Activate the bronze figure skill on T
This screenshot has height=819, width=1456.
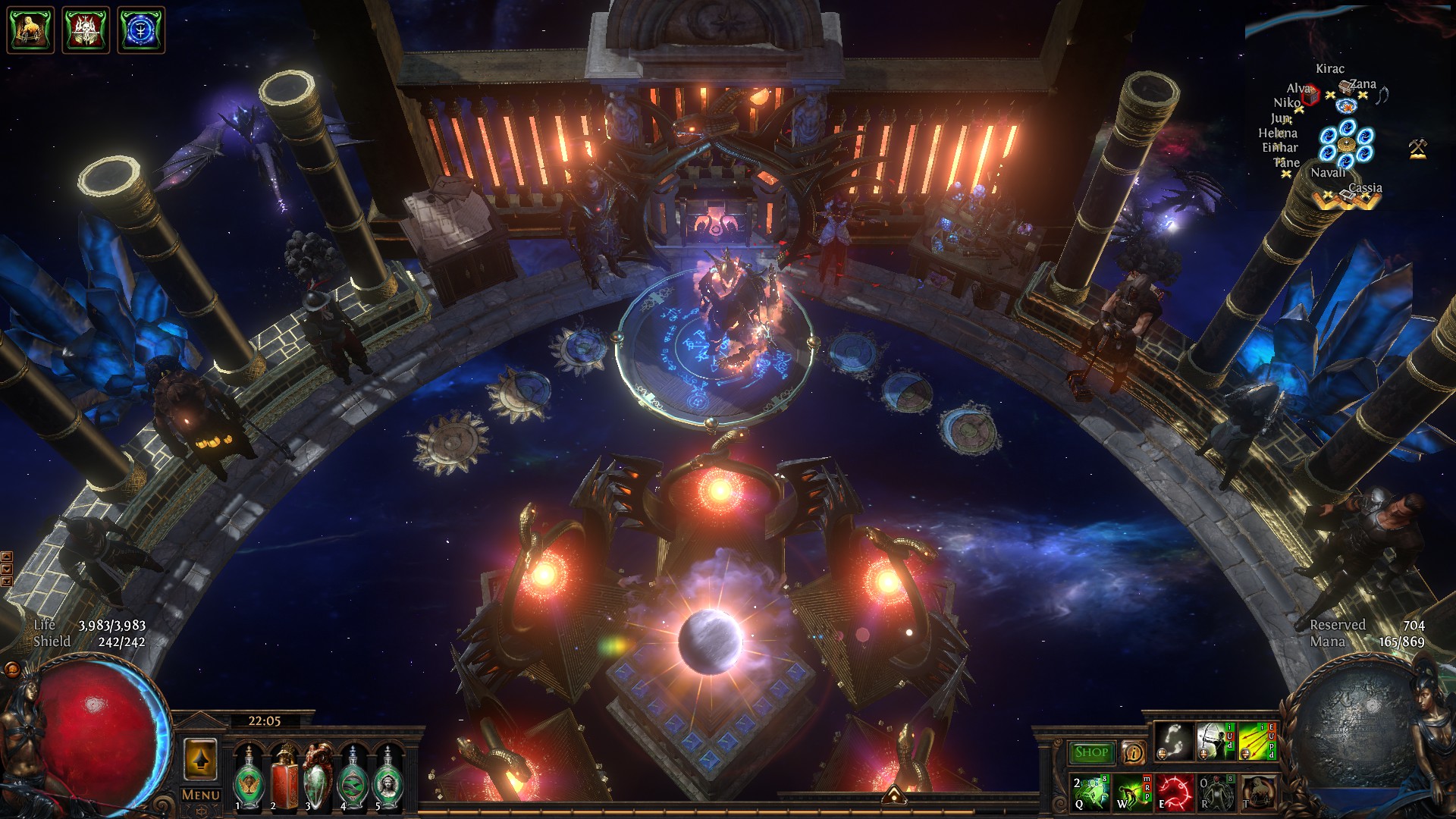pyautogui.click(x=1257, y=792)
